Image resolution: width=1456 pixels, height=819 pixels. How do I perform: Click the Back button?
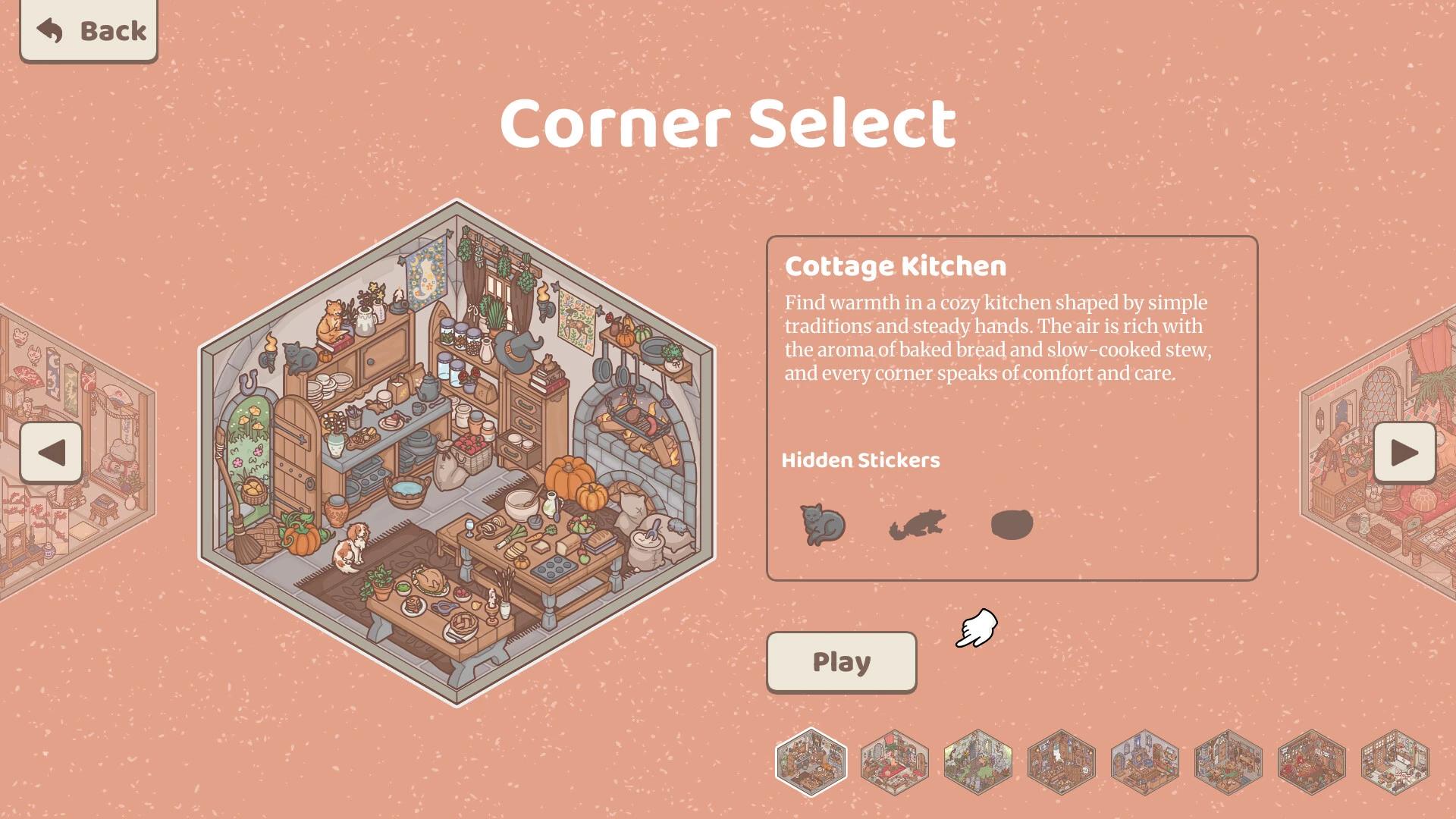[x=89, y=31]
